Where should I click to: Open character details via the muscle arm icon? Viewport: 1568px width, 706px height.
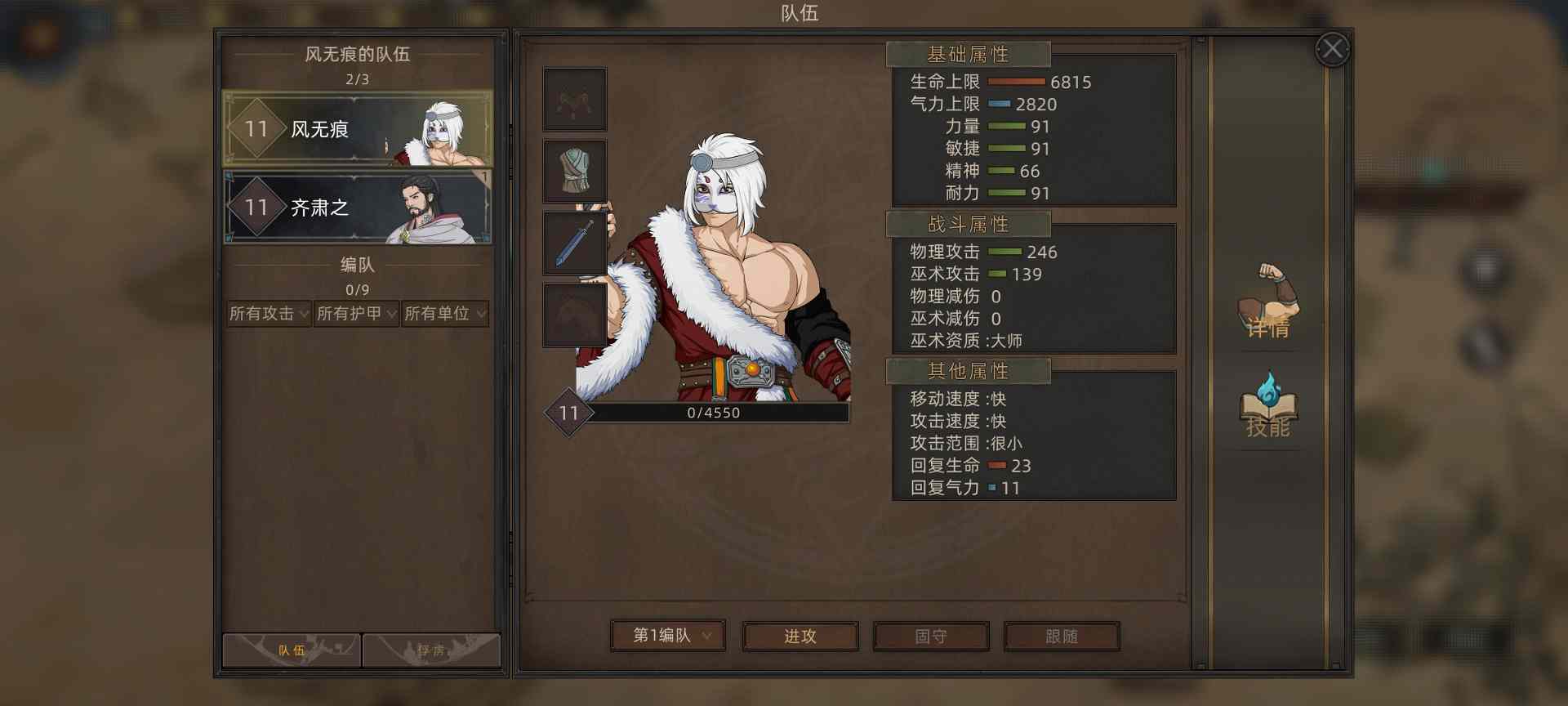[1268, 304]
